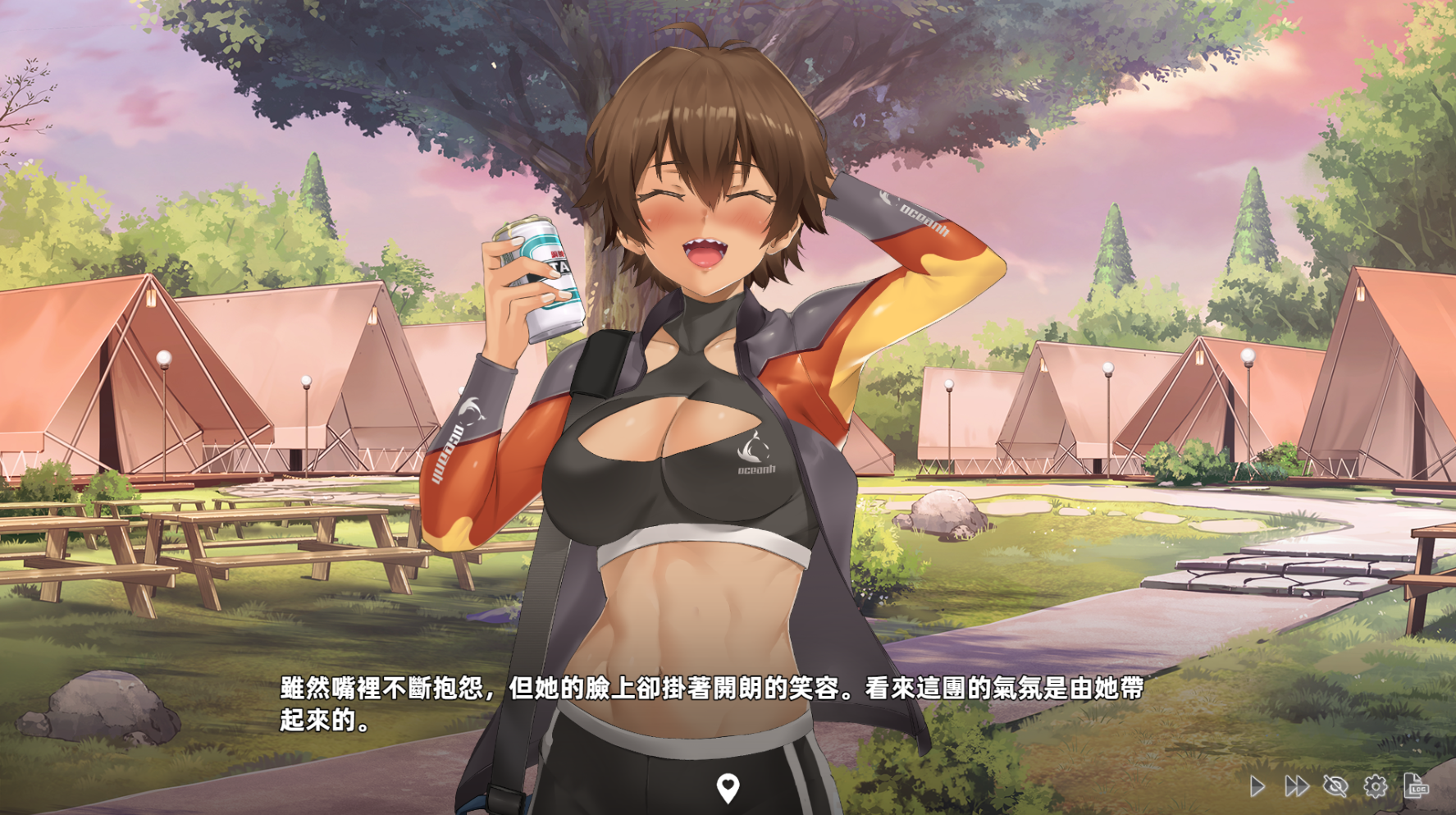Image resolution: width=1456 pixels, height=815 pixels.
Task: Open the dialogue log
Action: 1416,785
